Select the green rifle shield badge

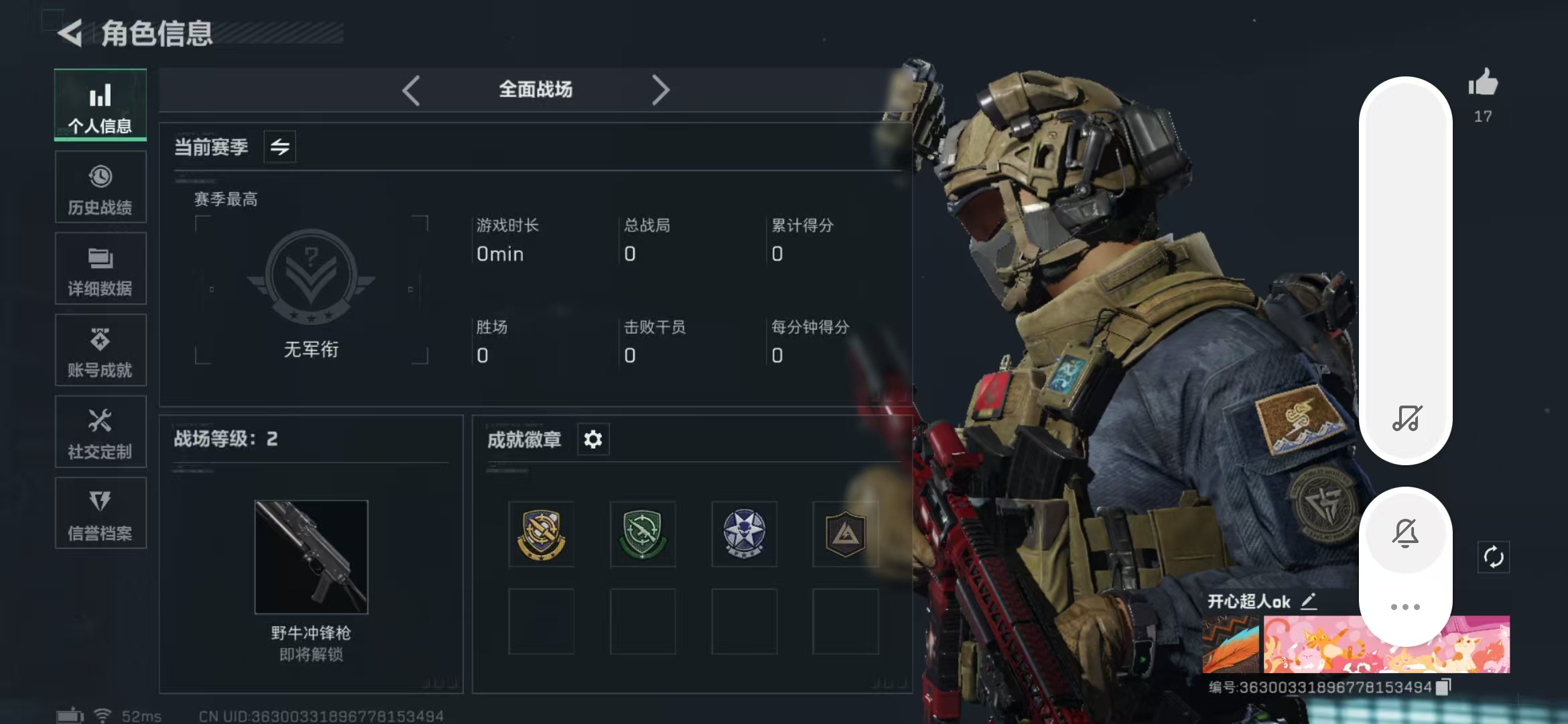pos(643,534)
